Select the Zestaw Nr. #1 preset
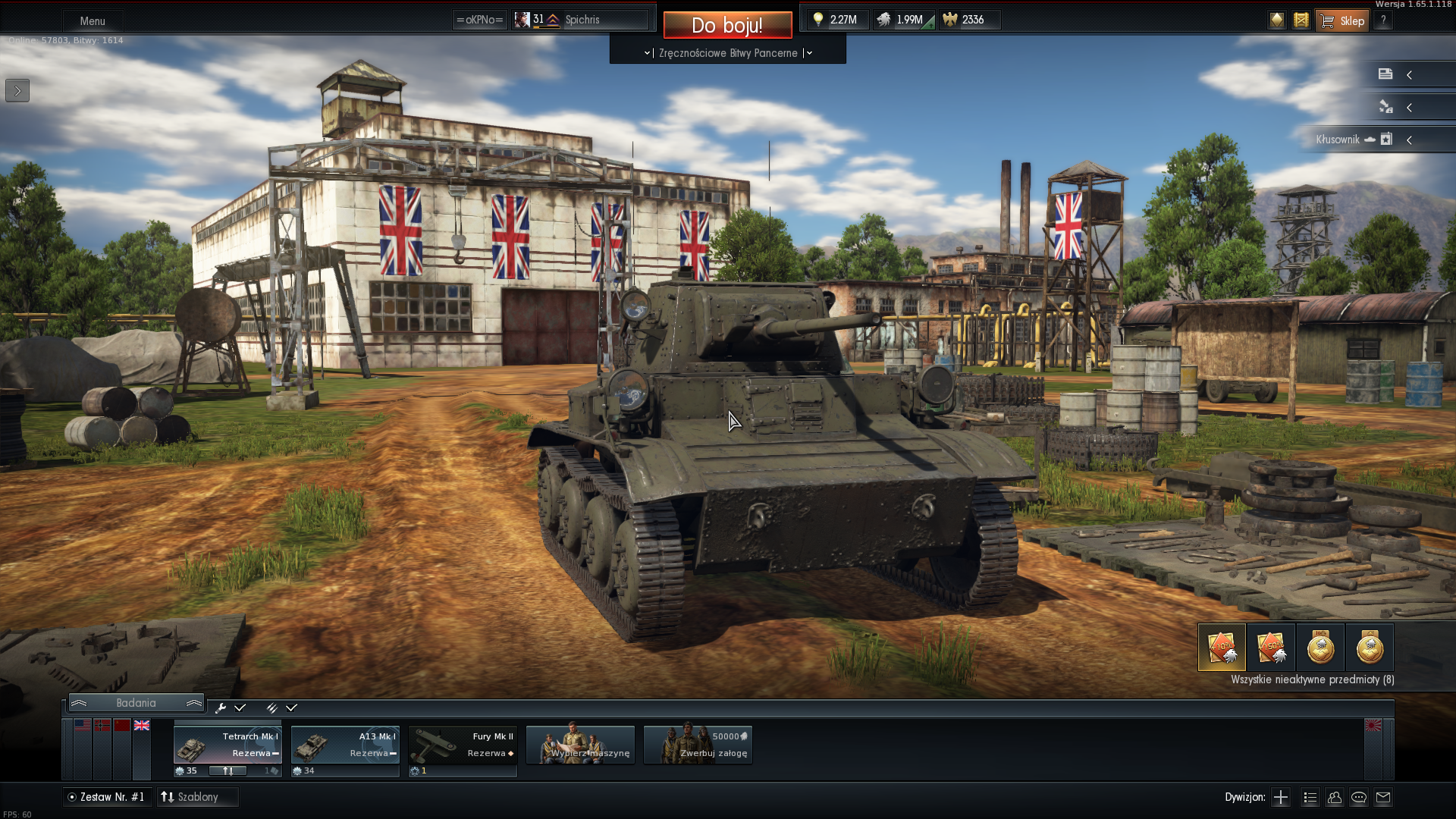The width and height of the screenshot is (1456, 819). click(106, 797)
